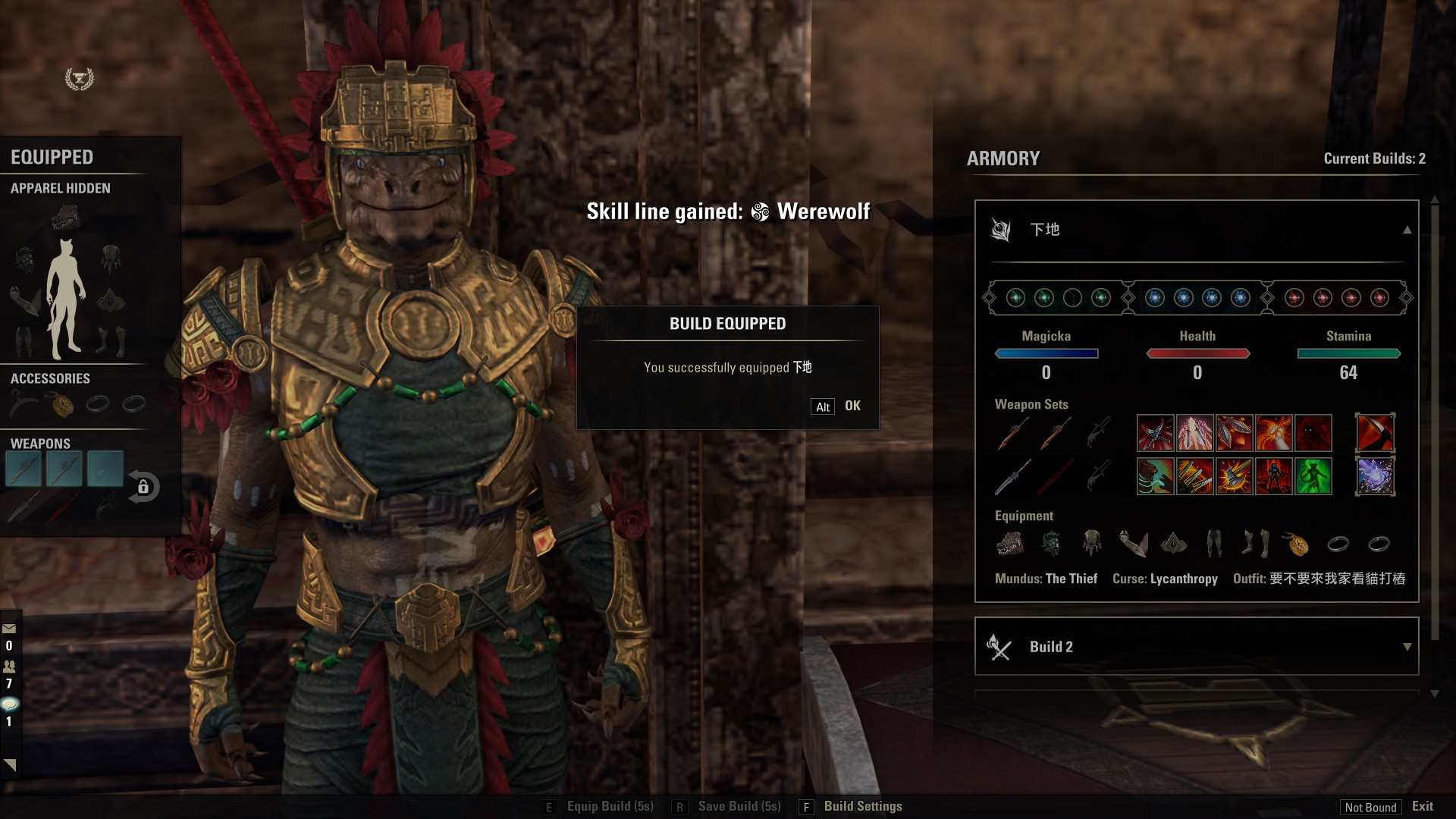1456x819 pixels.
Task: Expand the Build 2 armory entry
Action: (x=1407, y=647)
